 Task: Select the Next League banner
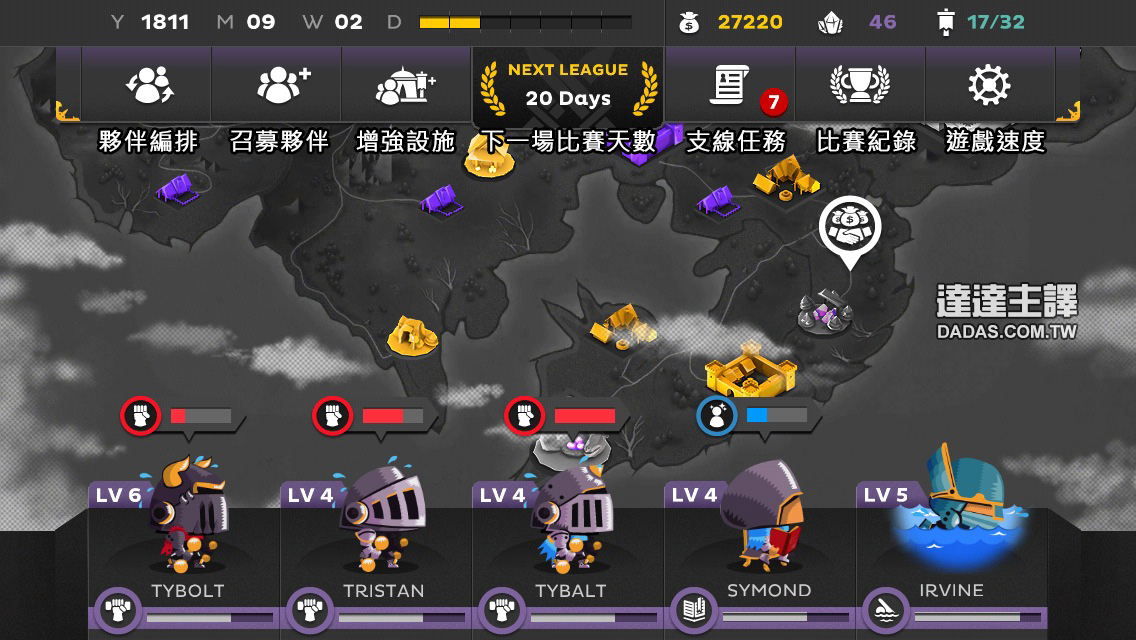click(568, 86)
